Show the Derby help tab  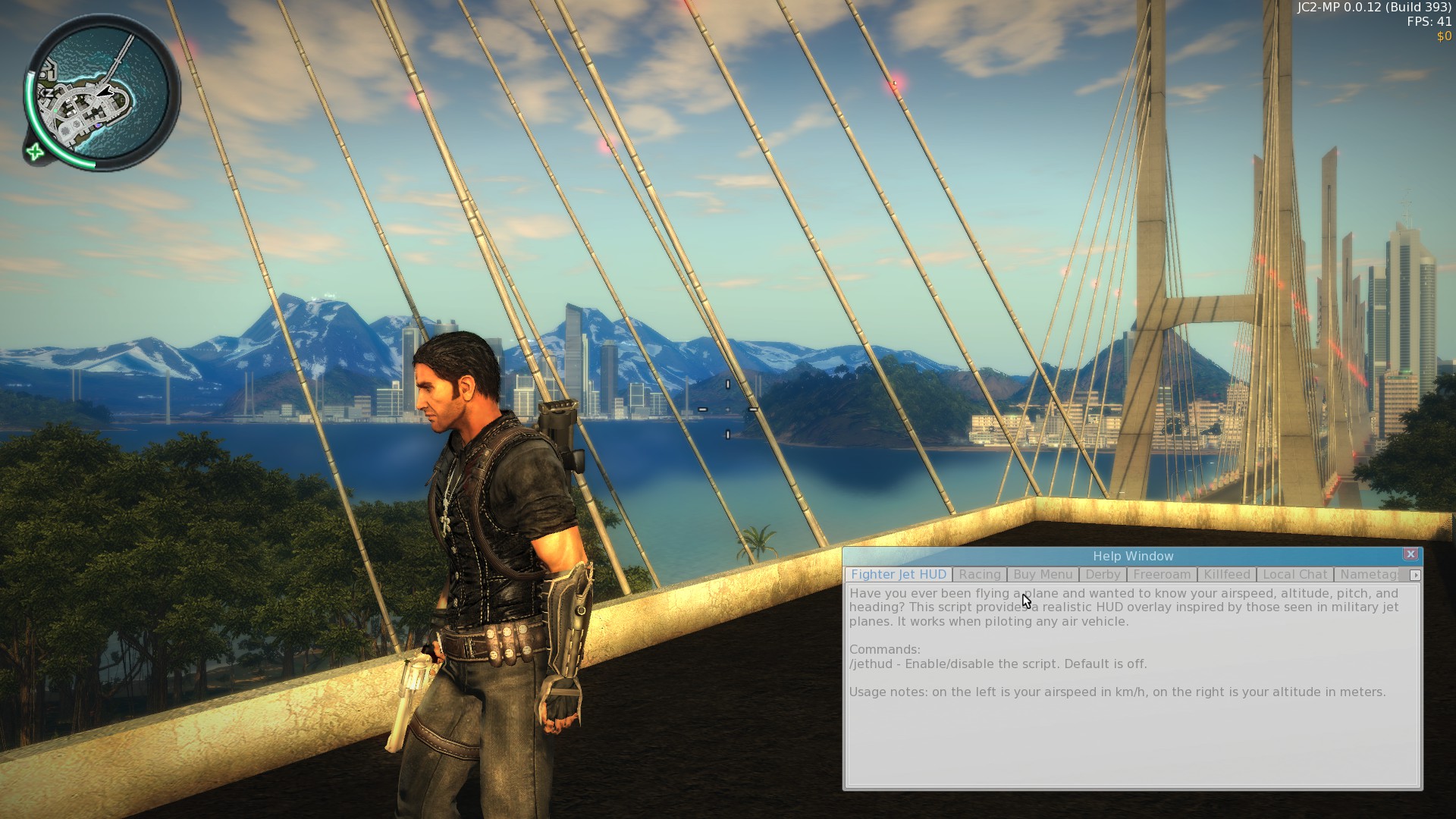coord(1102,575)
